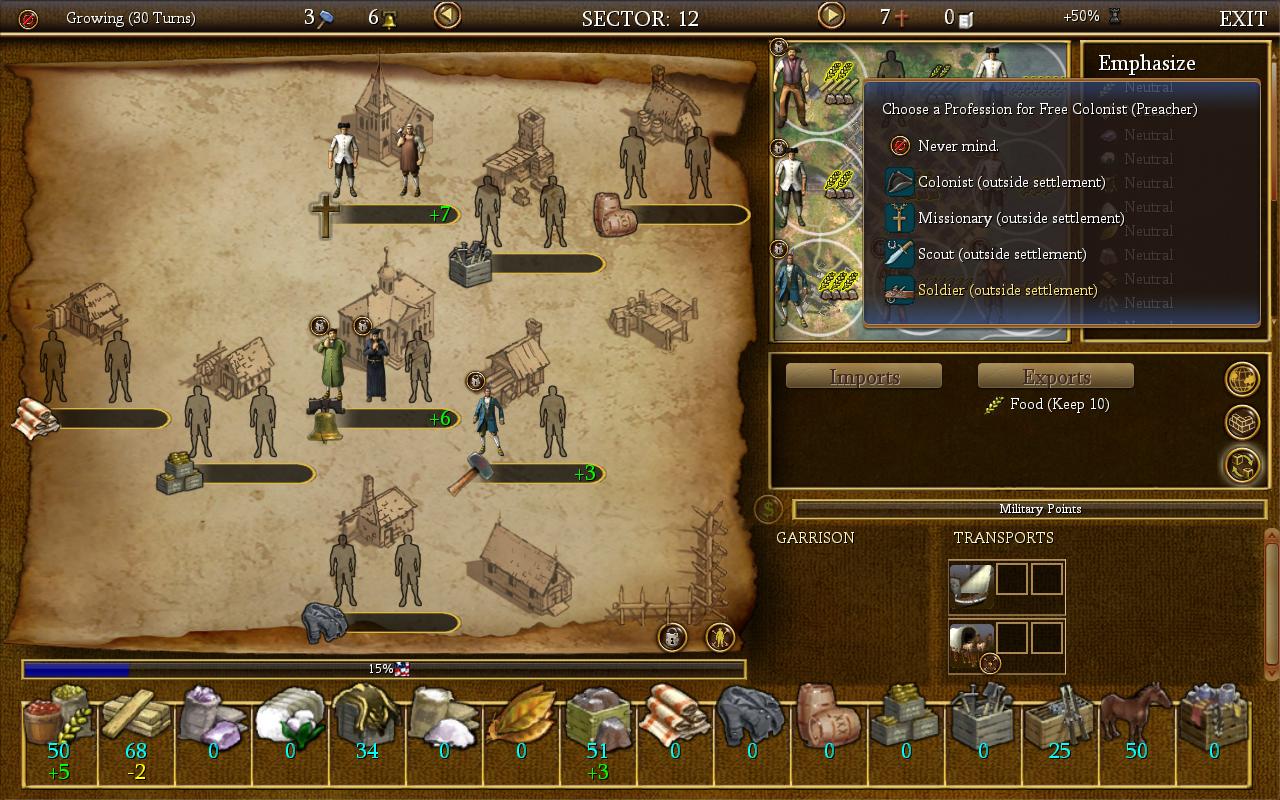This screenshot has width=1280, height=800.
Task: Click the gold coin button by Military Points
Action: pos(768,510)
